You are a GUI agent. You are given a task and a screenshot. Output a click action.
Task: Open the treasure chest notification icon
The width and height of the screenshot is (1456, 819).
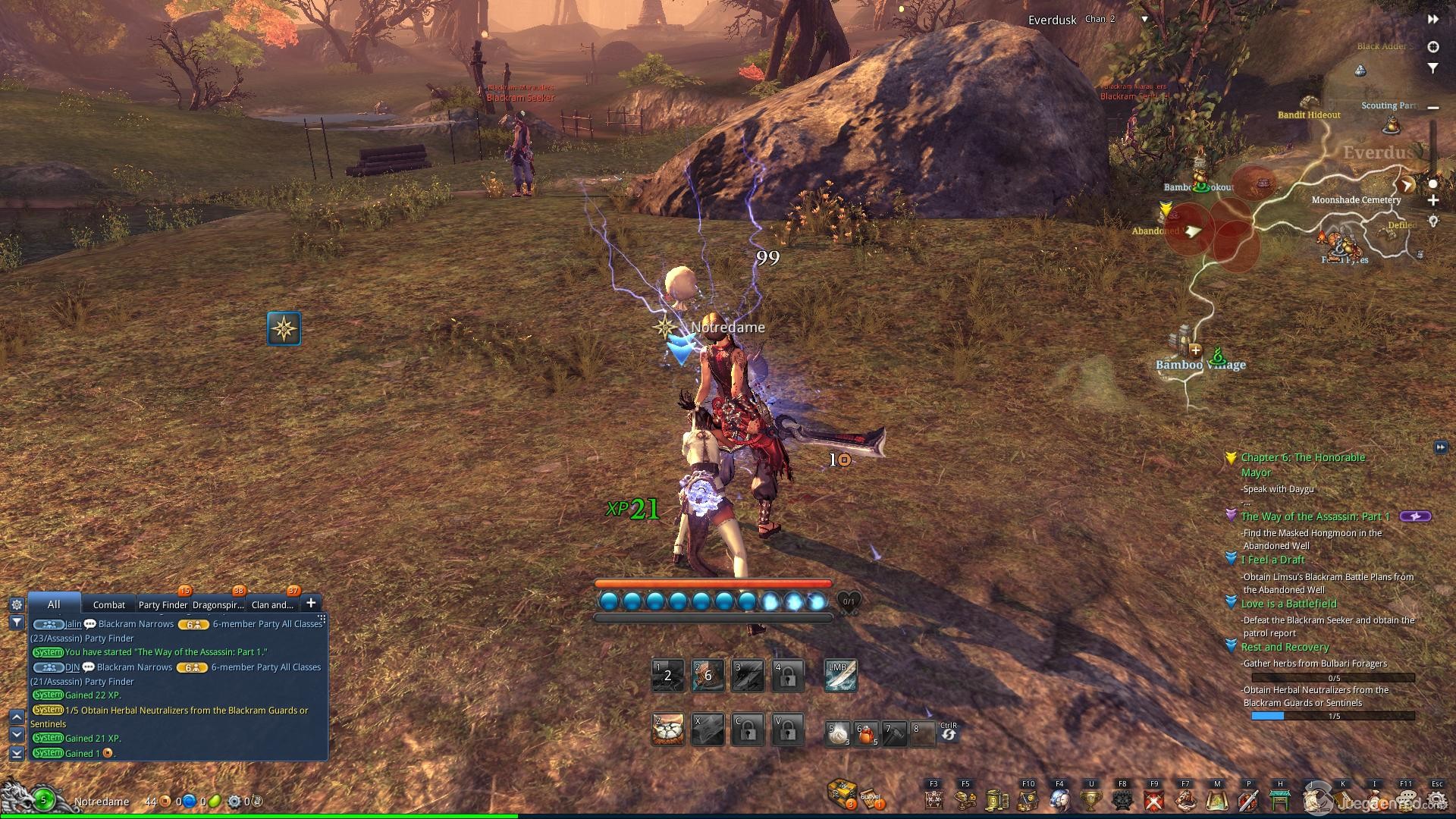pos(842,794)
